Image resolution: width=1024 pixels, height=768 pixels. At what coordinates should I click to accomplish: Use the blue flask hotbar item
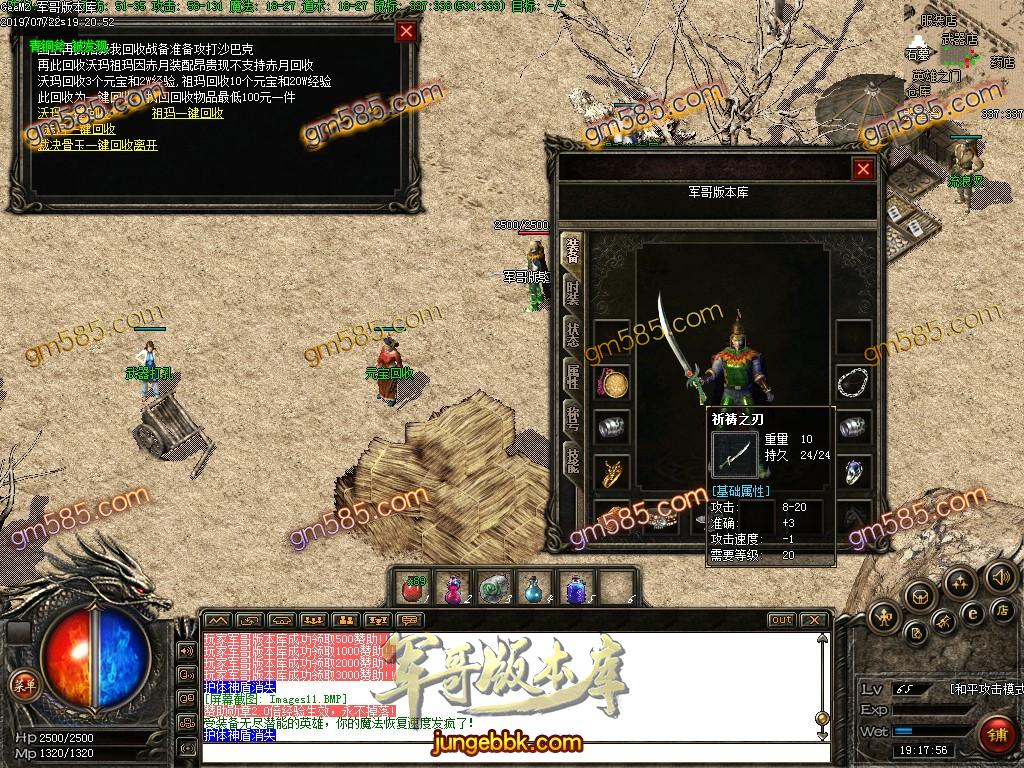(x=535, y=588)
